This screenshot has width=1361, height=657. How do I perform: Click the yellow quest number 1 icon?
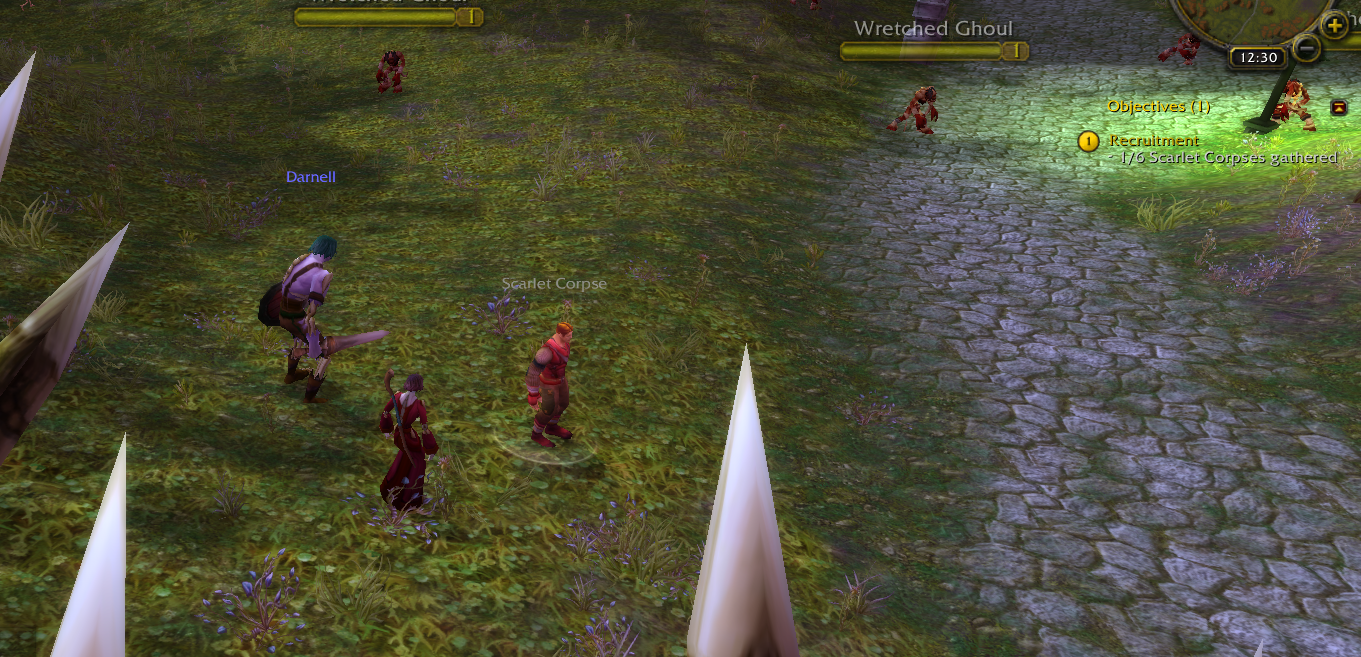point(1088,142)
